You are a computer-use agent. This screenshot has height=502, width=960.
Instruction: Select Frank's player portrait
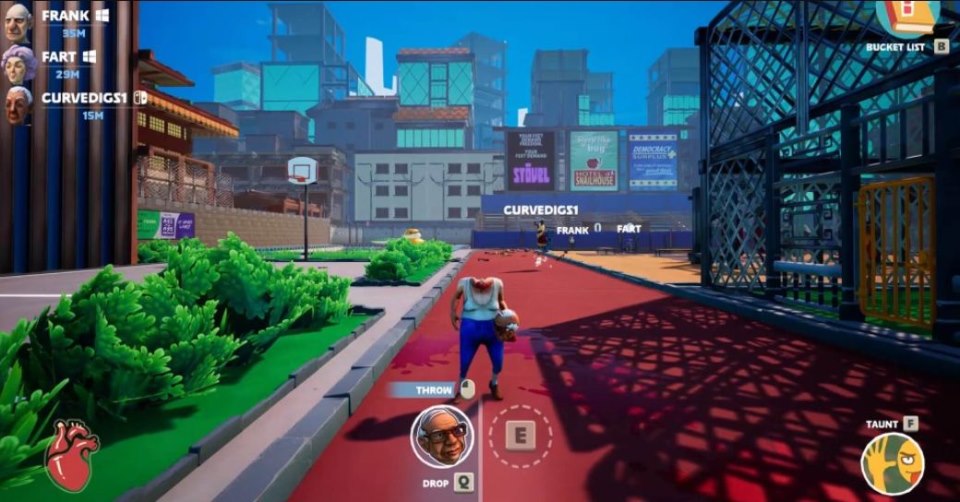[x=17, y=22]
